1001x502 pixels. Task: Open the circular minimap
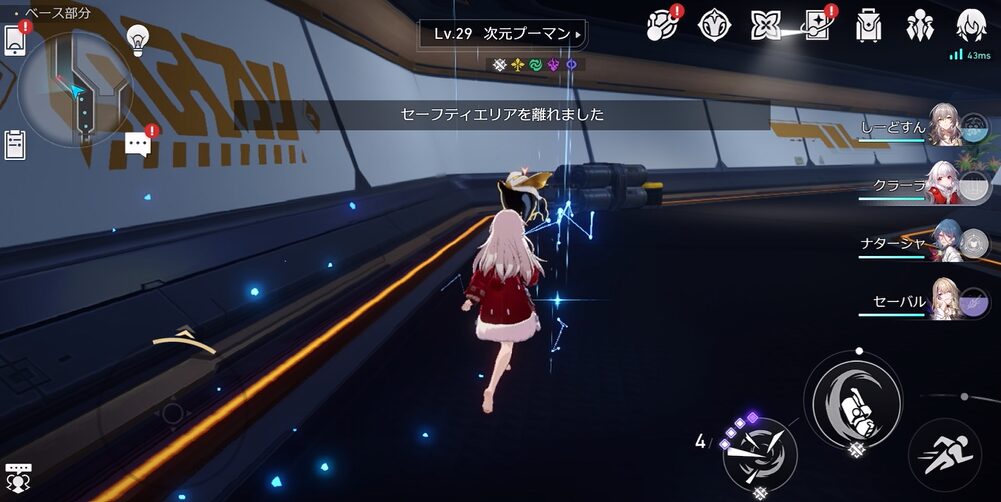click(x=74, y=90)
